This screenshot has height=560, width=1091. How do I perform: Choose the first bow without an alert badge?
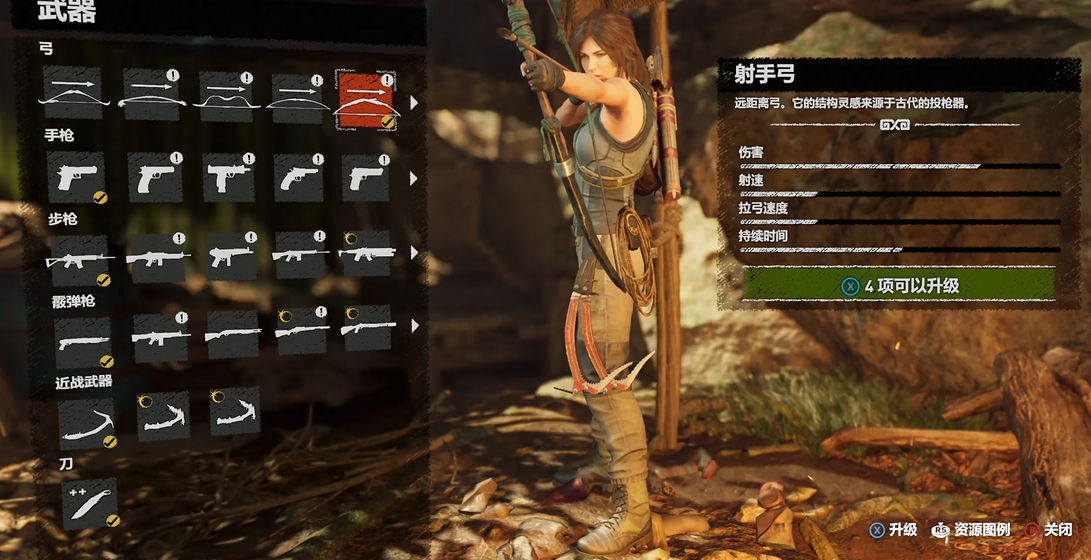(72, 94)
